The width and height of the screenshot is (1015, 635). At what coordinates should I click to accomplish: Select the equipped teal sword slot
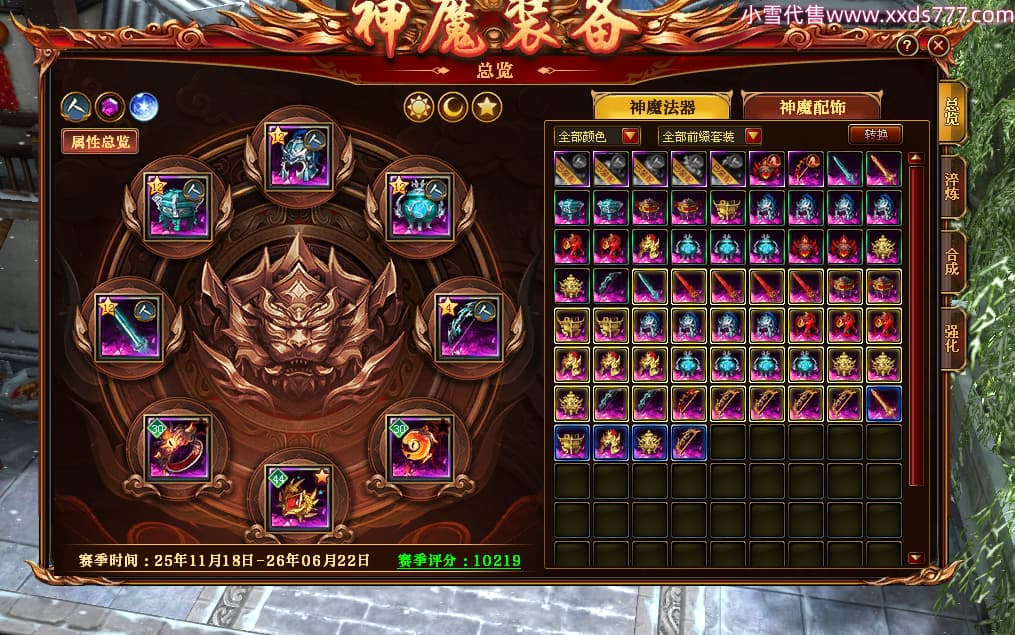pos(129,326)
